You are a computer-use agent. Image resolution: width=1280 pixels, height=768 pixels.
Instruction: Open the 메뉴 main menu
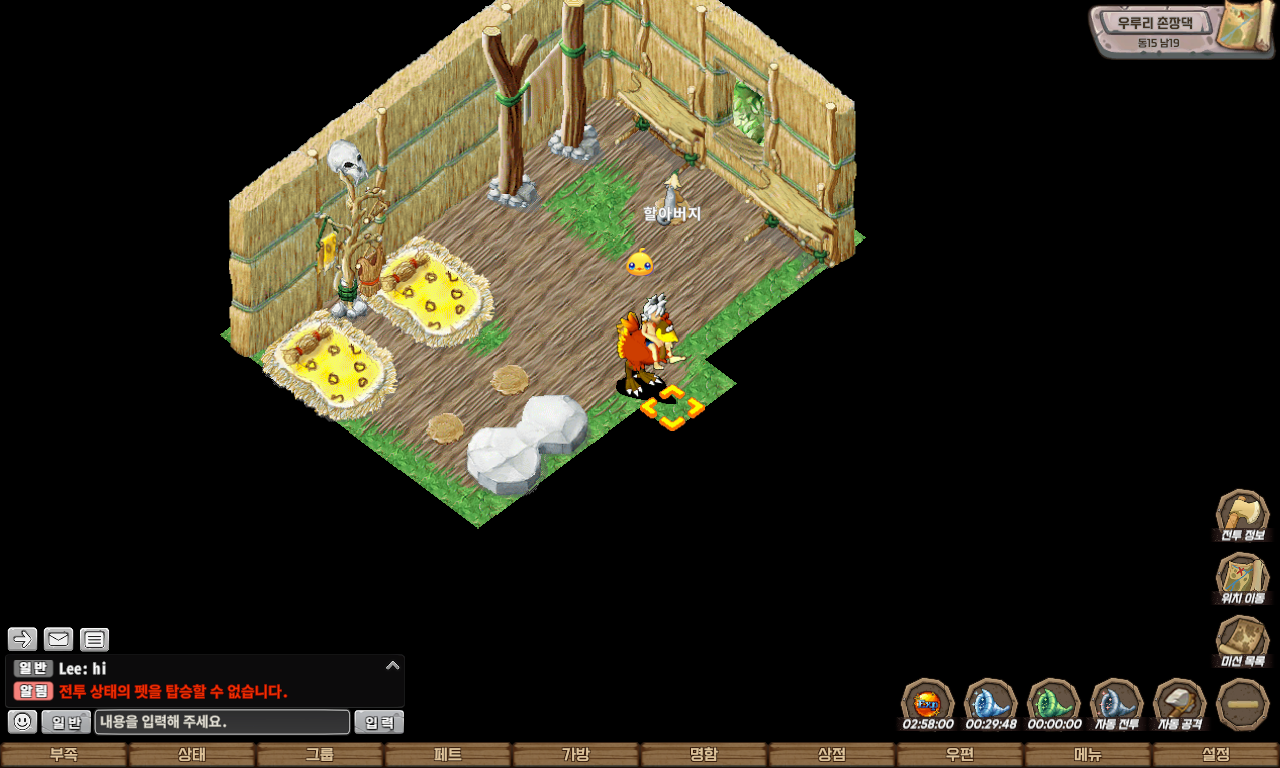(1088, 755)
